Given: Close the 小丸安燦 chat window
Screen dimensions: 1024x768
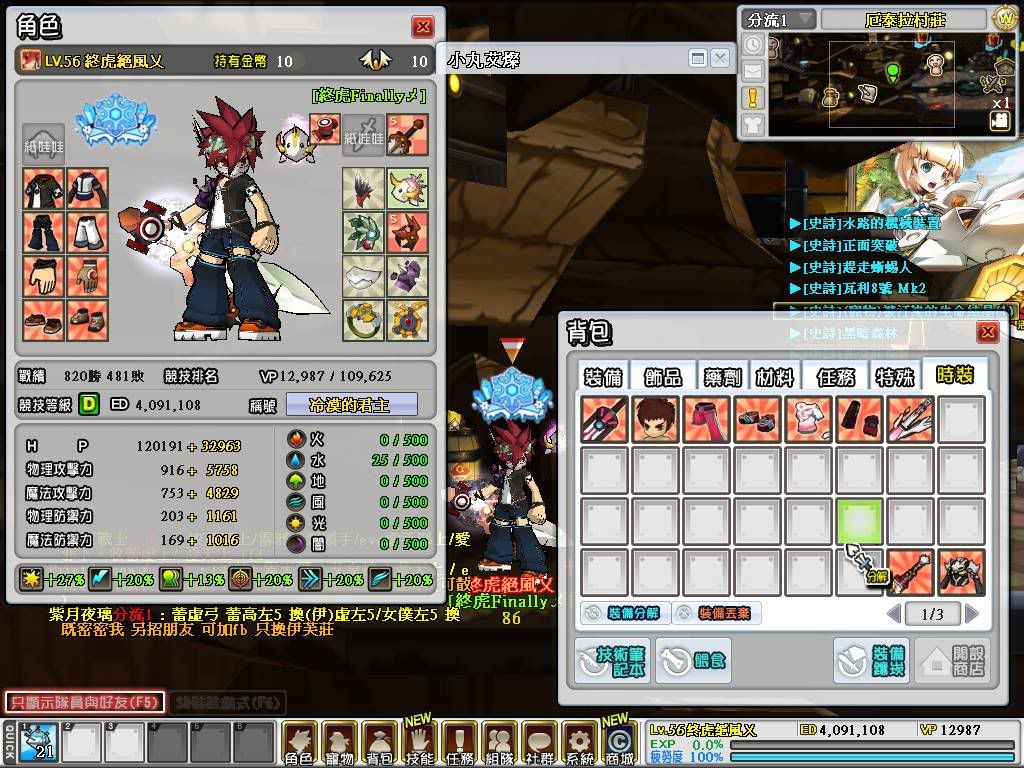Looking at the screenshot, I should [x=720, y=59].
